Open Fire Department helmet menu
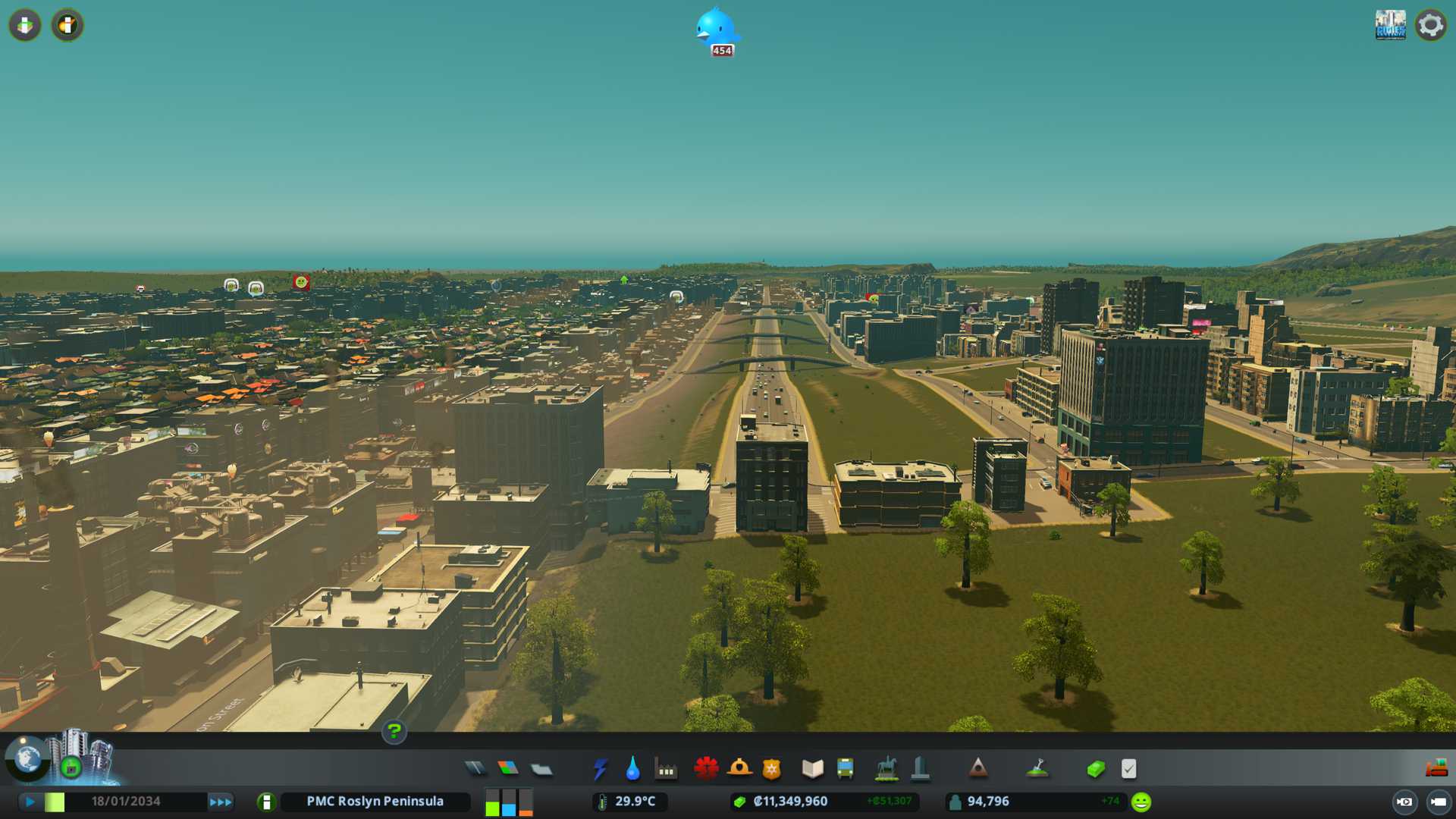Viewport: 1456px width, 819px height. (x=739, y=769)
